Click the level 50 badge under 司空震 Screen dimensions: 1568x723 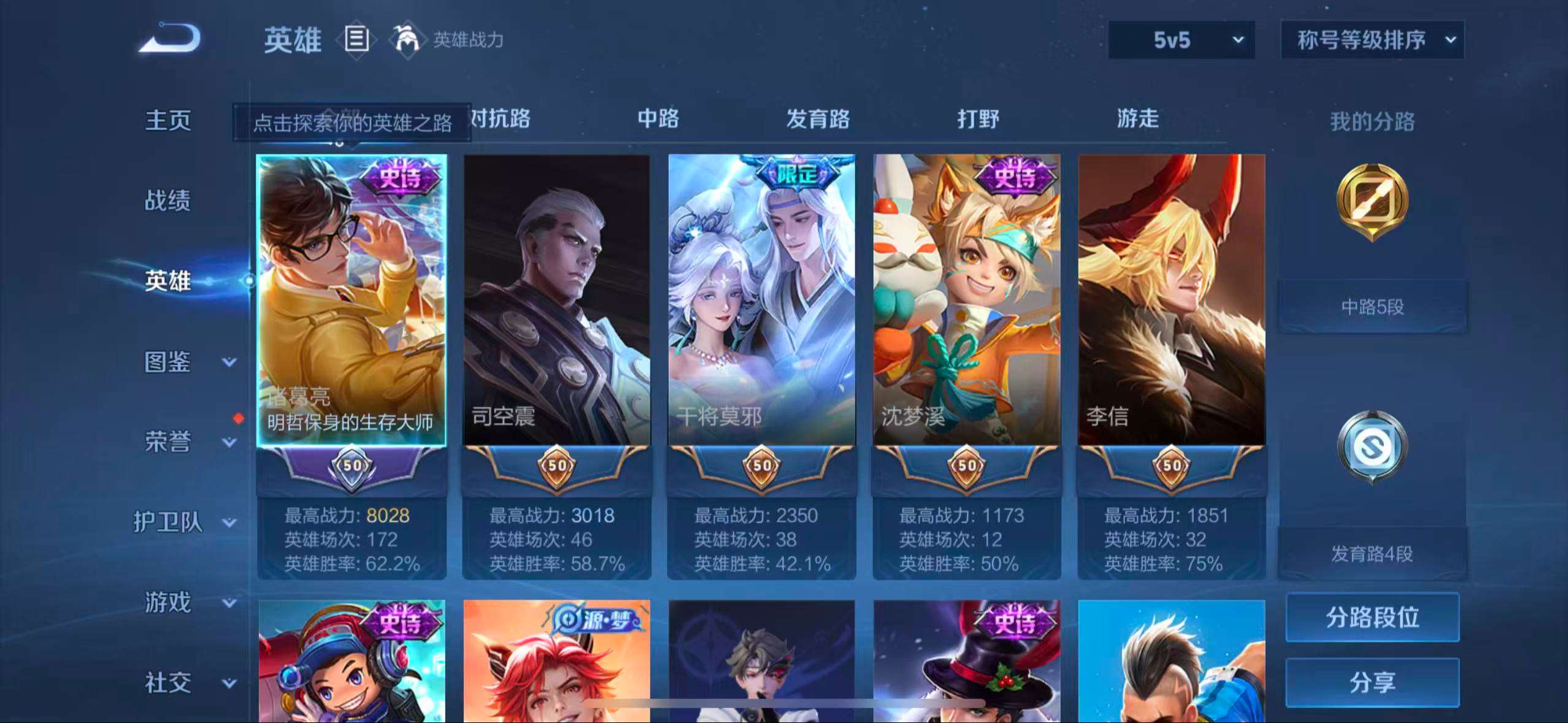(x=556, y=467)
